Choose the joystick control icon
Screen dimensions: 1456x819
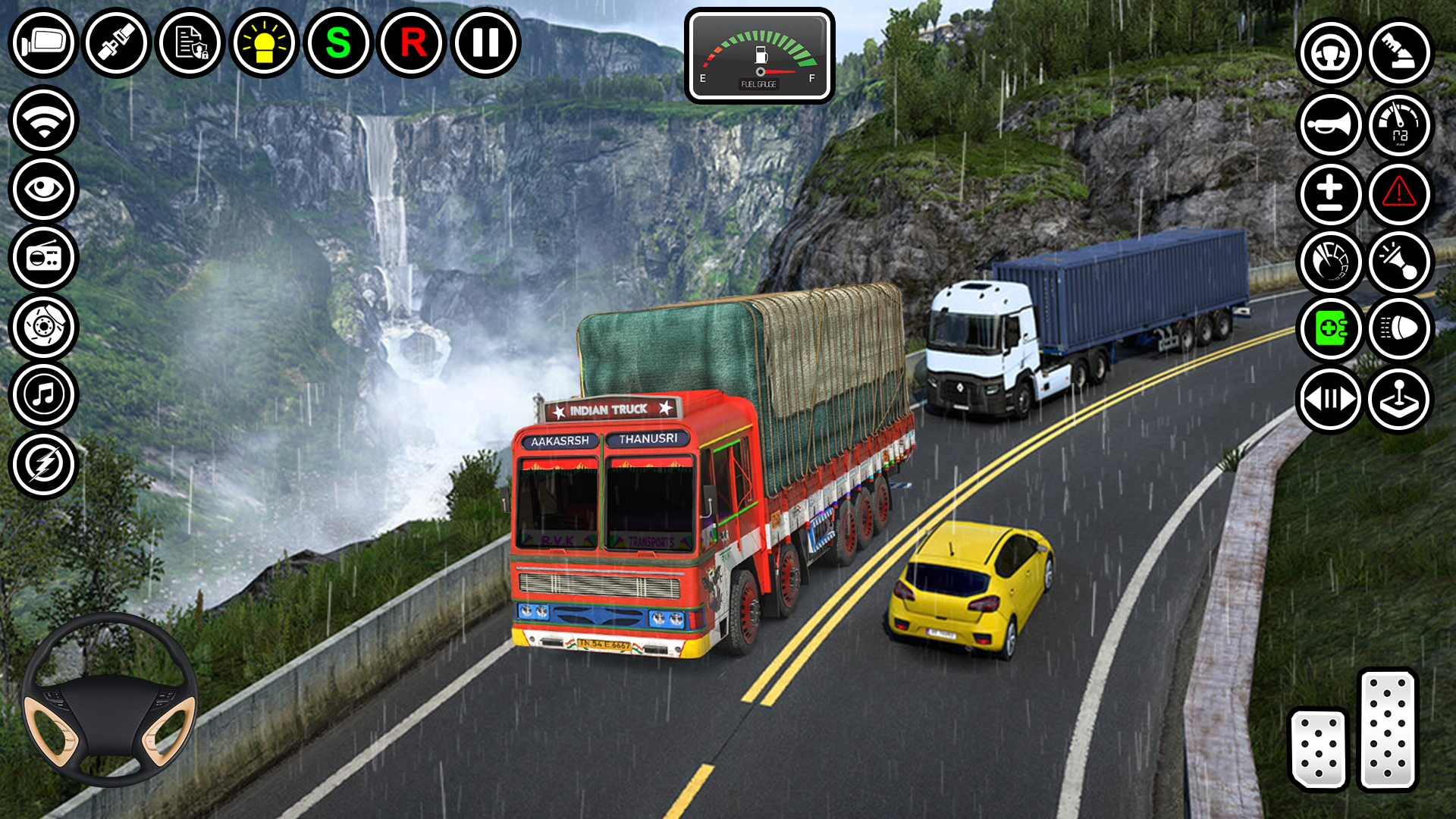tap(1399, 399)
